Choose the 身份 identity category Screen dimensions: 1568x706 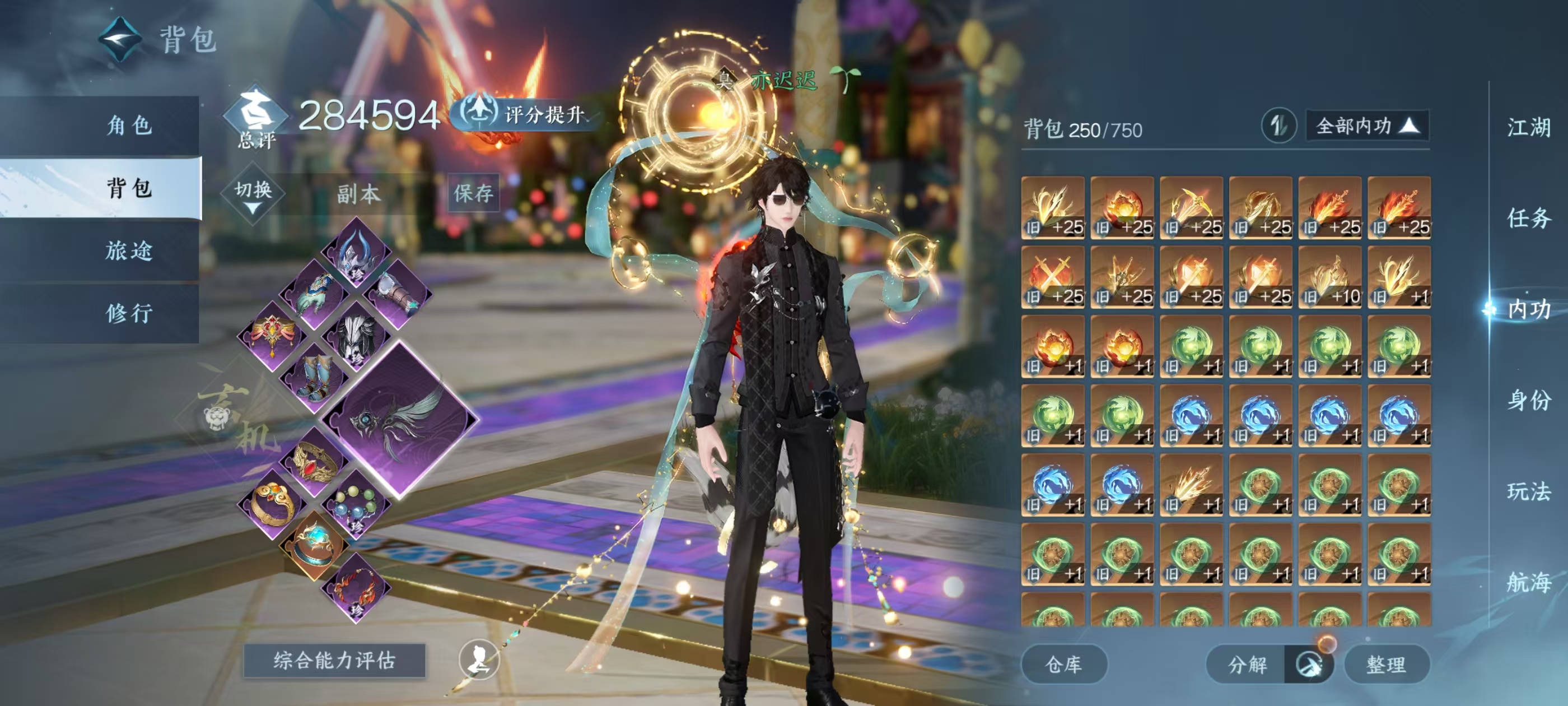[1528, 400]
